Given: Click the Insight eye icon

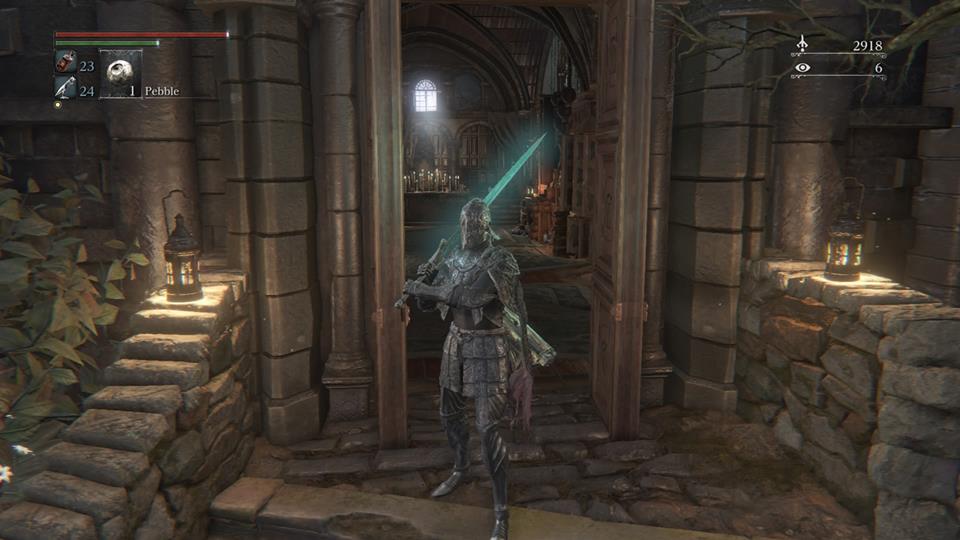Looking at the screenshot, I should pos(802,68).
